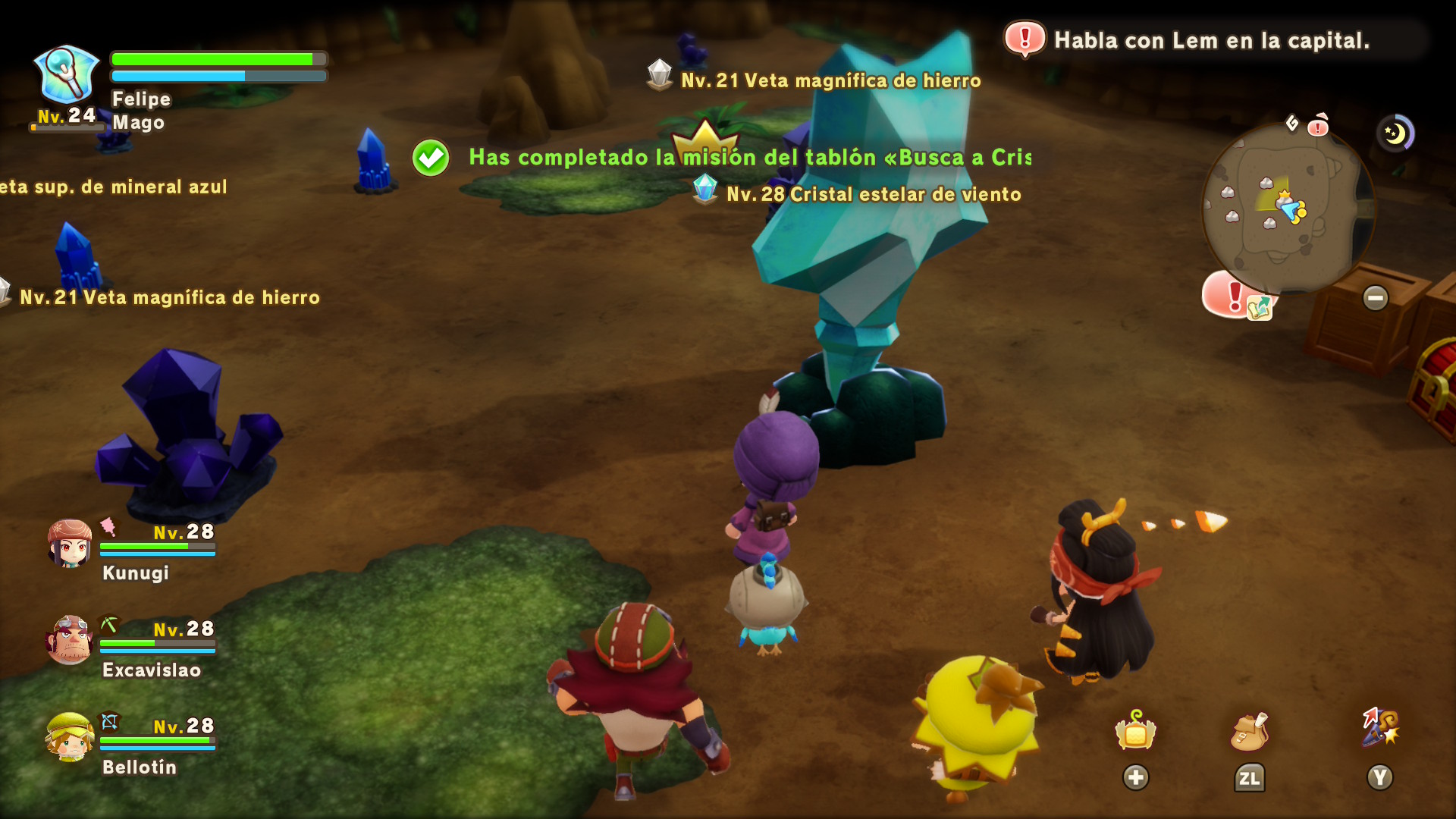This screenshot has width=1456, height=819.
Task: Click the night-time moon clock icon
Action: tap(1395, 133)
